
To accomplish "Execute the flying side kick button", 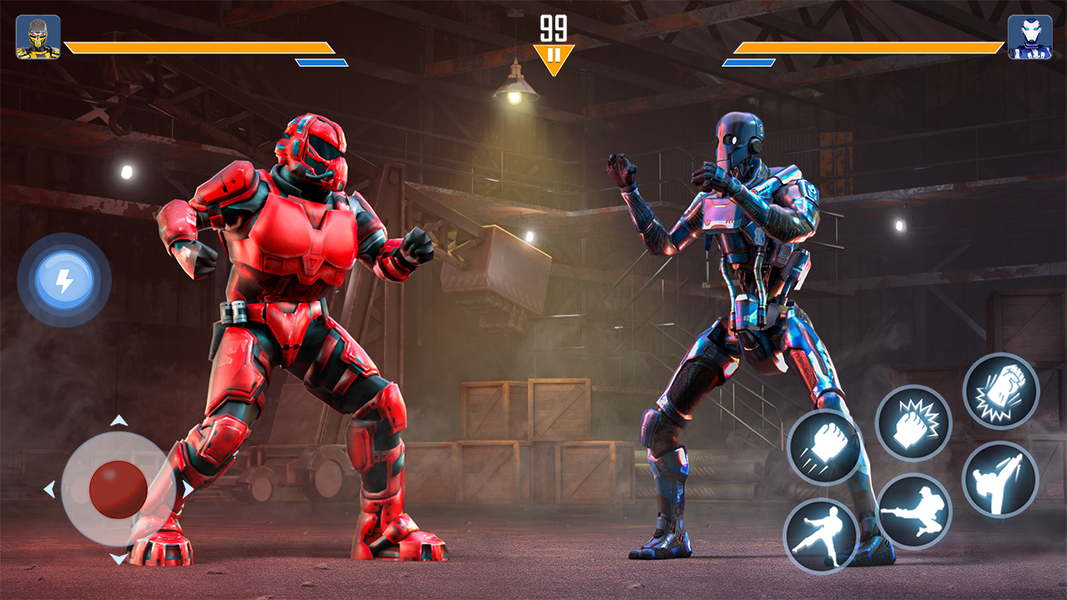I will click(x=914, y=511).
